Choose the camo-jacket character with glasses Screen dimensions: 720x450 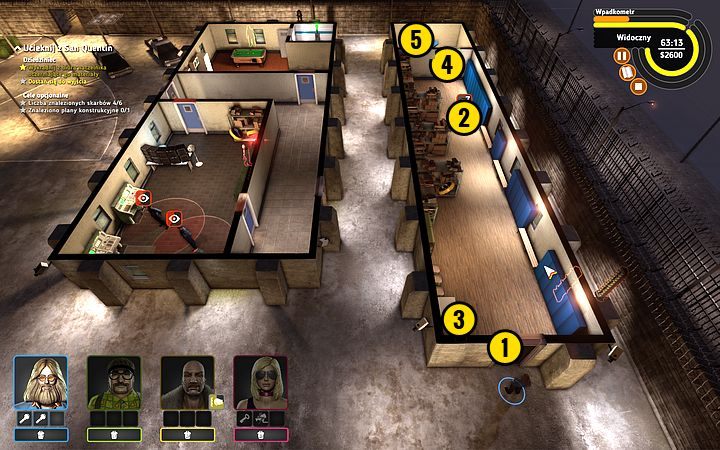pyautogui.click(x=113, y=382)
